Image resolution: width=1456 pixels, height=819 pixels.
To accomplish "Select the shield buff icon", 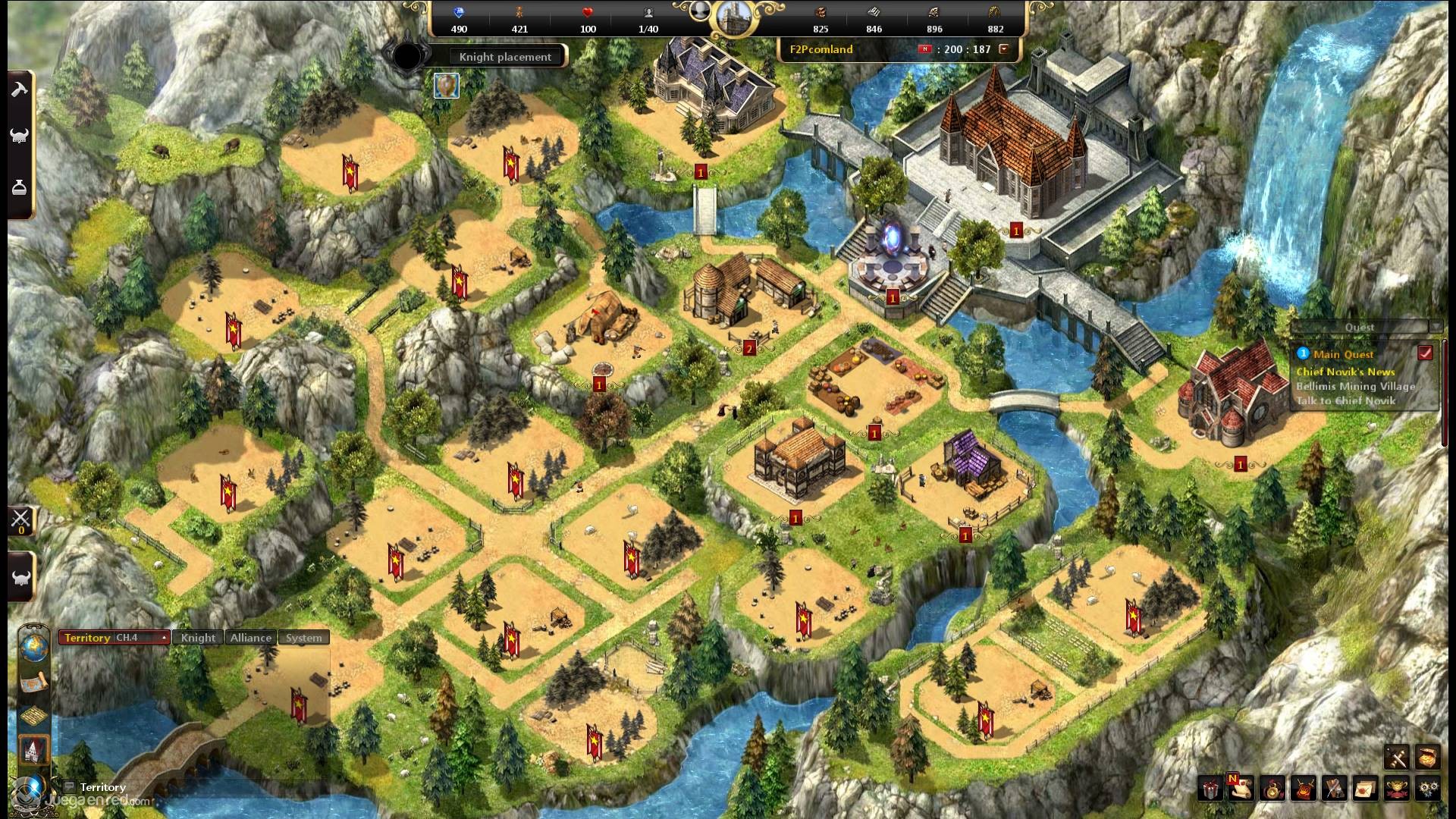I will coord(447,86).
